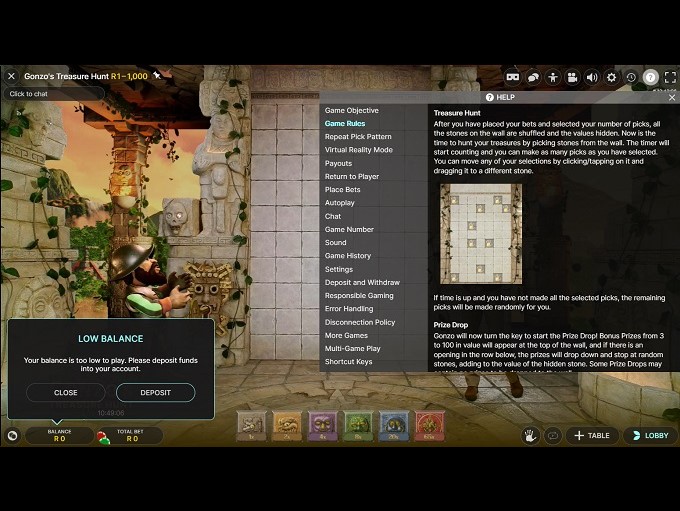Open the Payouts help section
This screenshot has height=511, width=680.
[x=338, y=164]
